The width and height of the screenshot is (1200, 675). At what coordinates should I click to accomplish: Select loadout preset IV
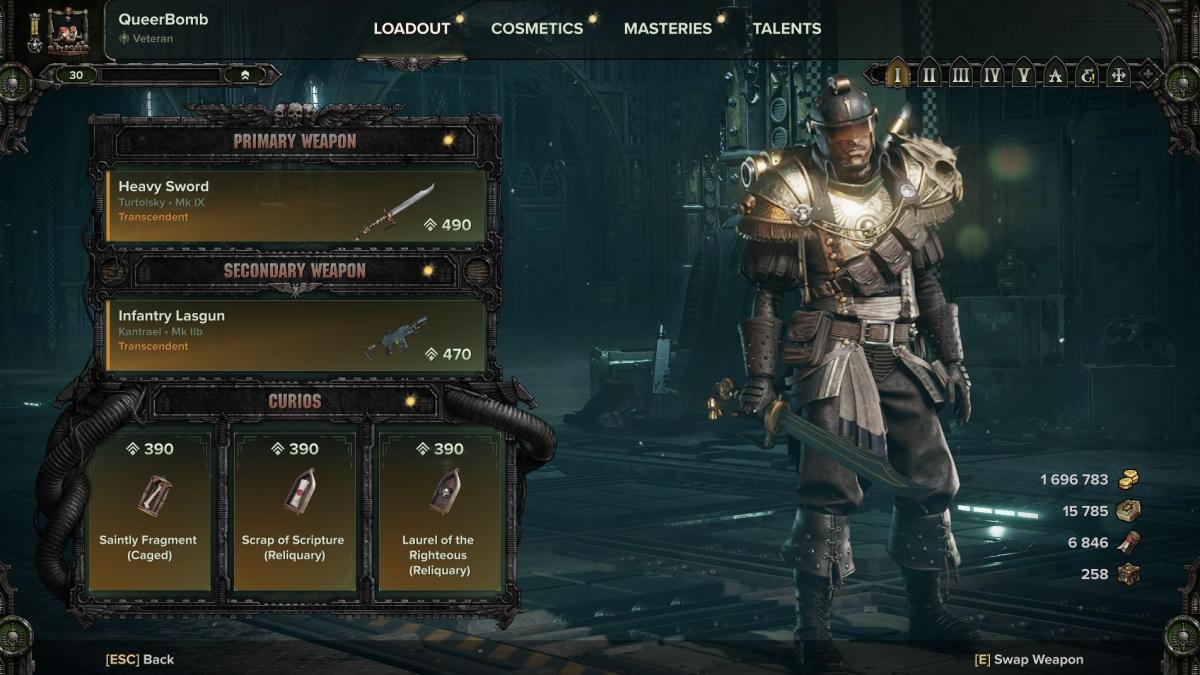[991, 74]
